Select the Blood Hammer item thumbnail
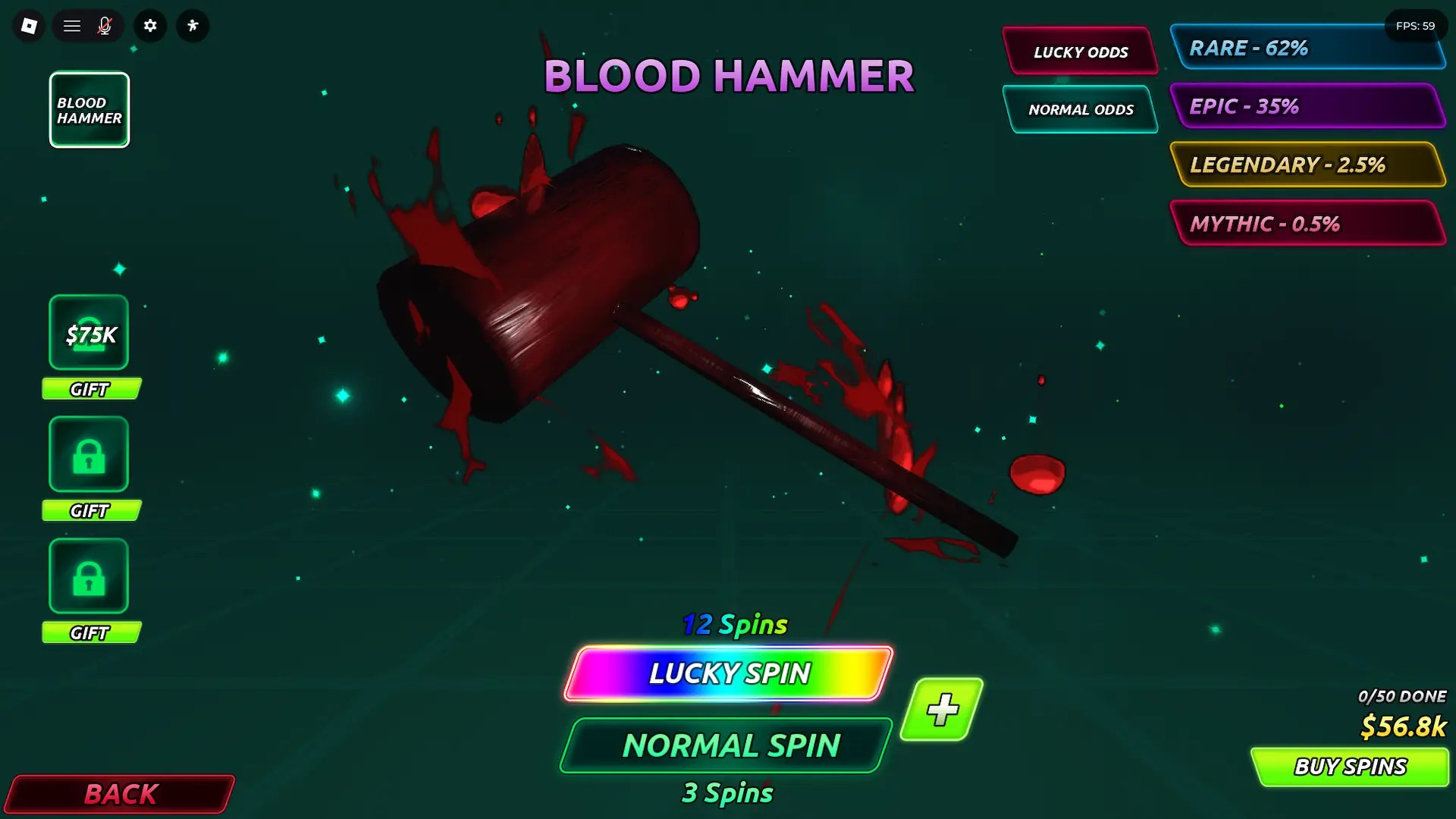The width and height of the screenshot is (1456, 819). (89, 109)
